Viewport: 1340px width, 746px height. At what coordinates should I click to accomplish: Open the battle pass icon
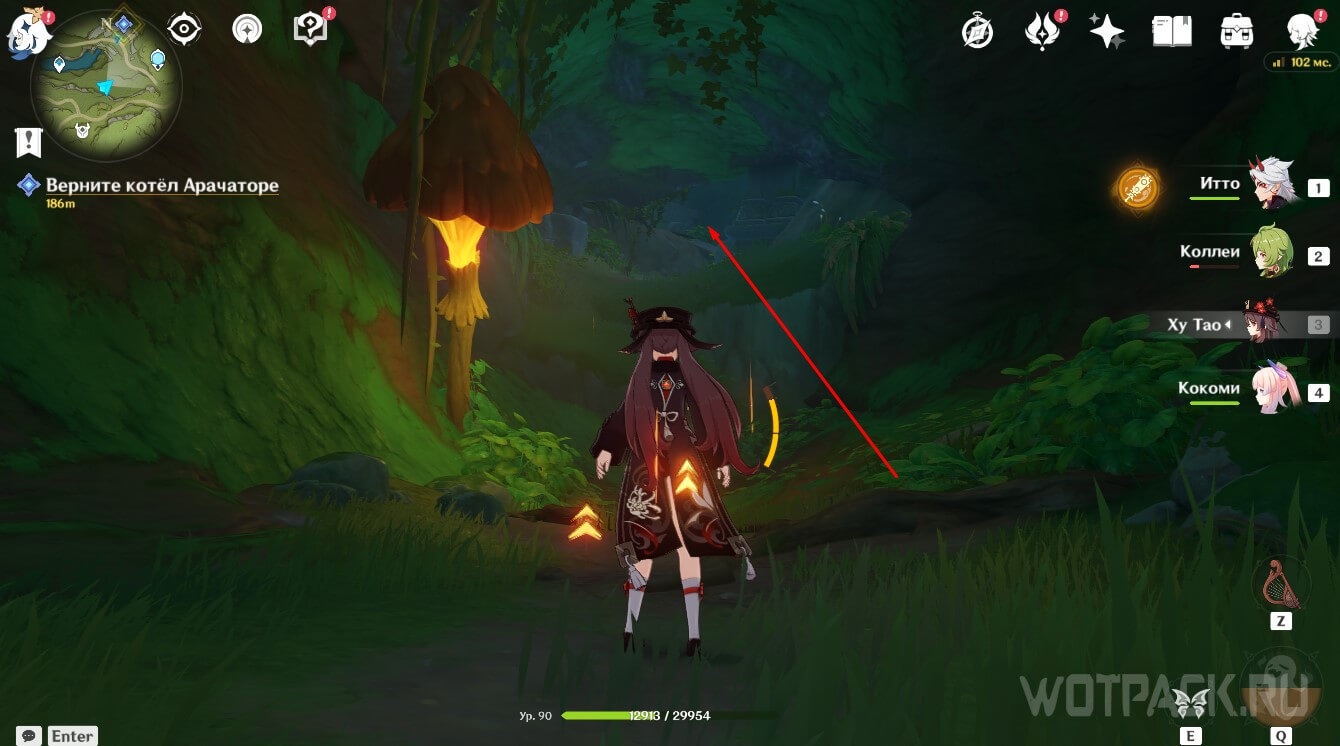tap(1042, 32)
